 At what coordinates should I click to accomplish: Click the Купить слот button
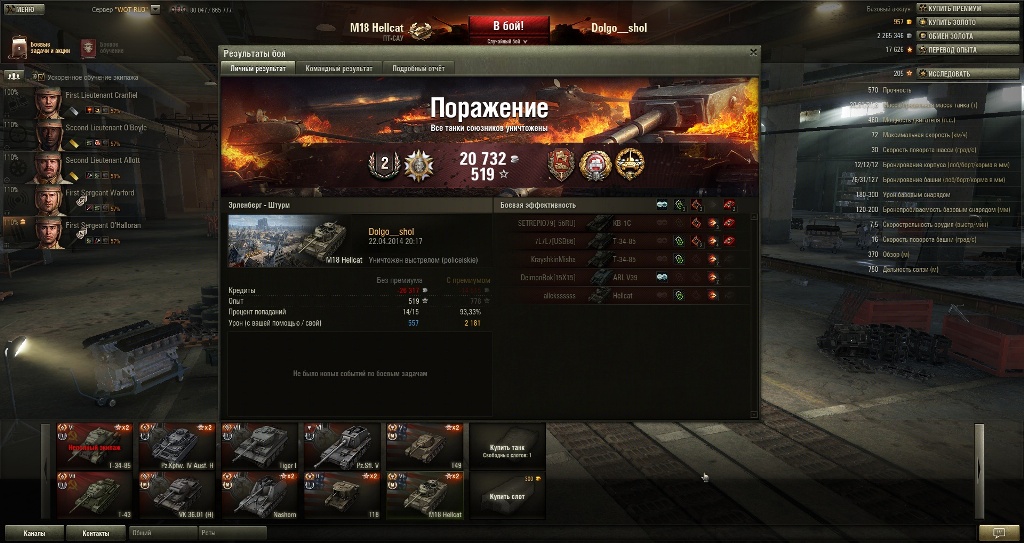pos(507,494)
